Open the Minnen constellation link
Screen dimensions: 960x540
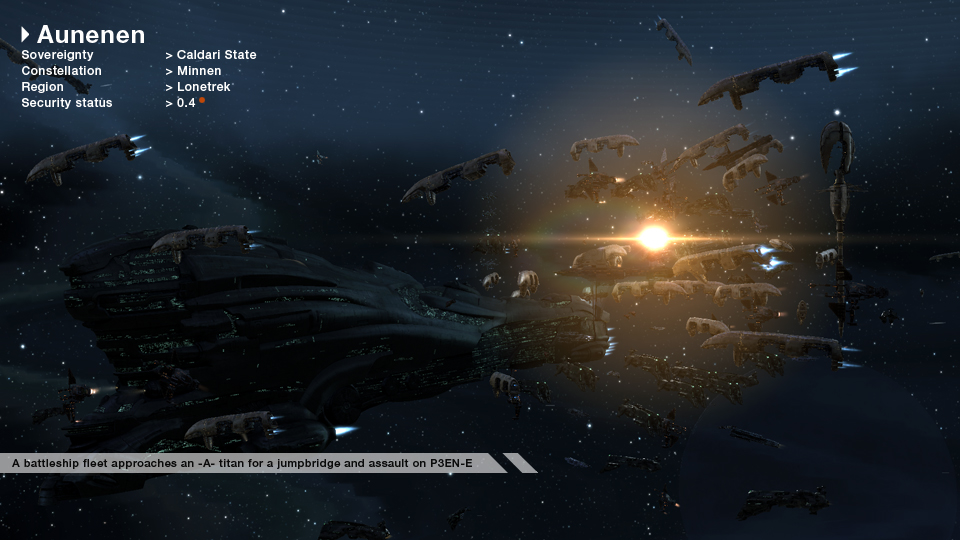coord(202,71)
